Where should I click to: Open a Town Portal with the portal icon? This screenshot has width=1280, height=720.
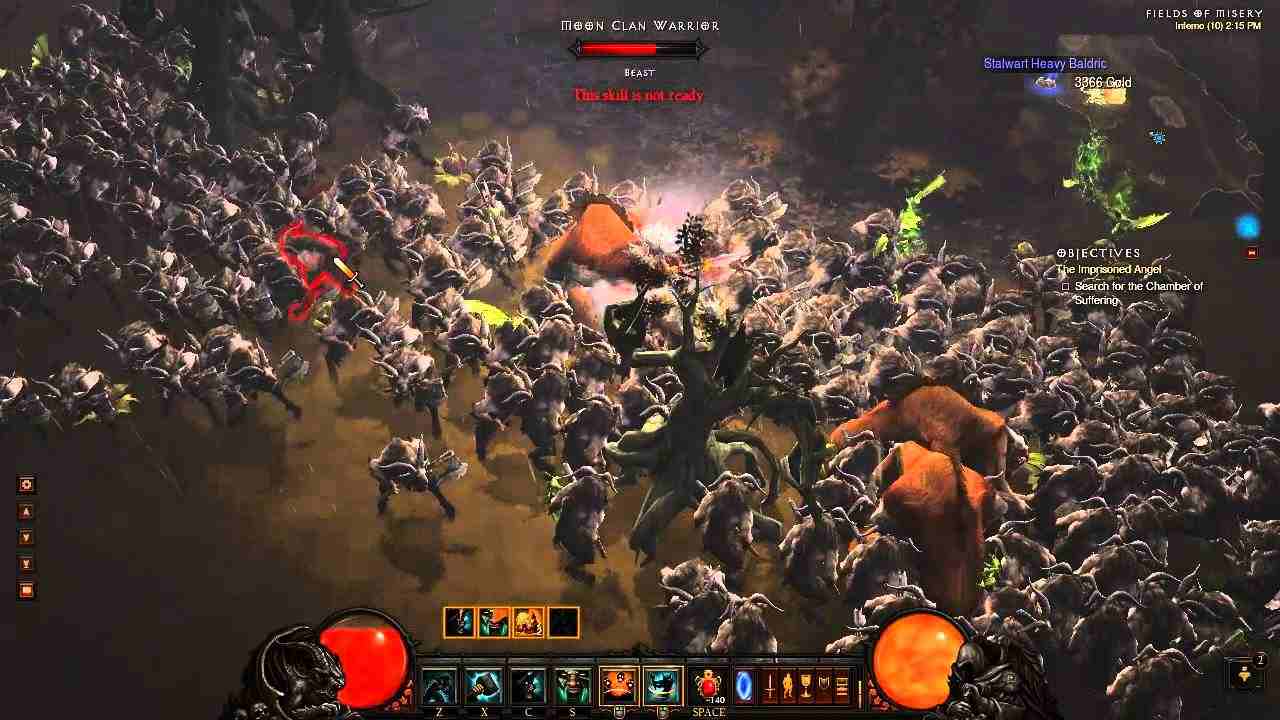pyautogui.click(x=744, y=685)
